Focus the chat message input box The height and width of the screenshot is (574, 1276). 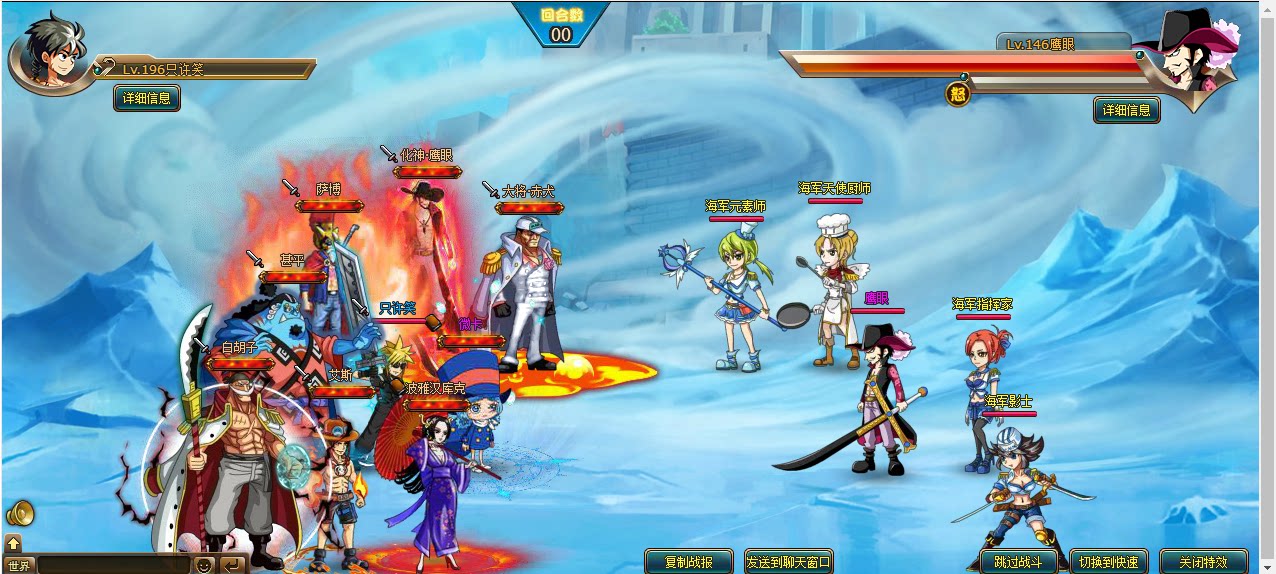coord(113,565)
